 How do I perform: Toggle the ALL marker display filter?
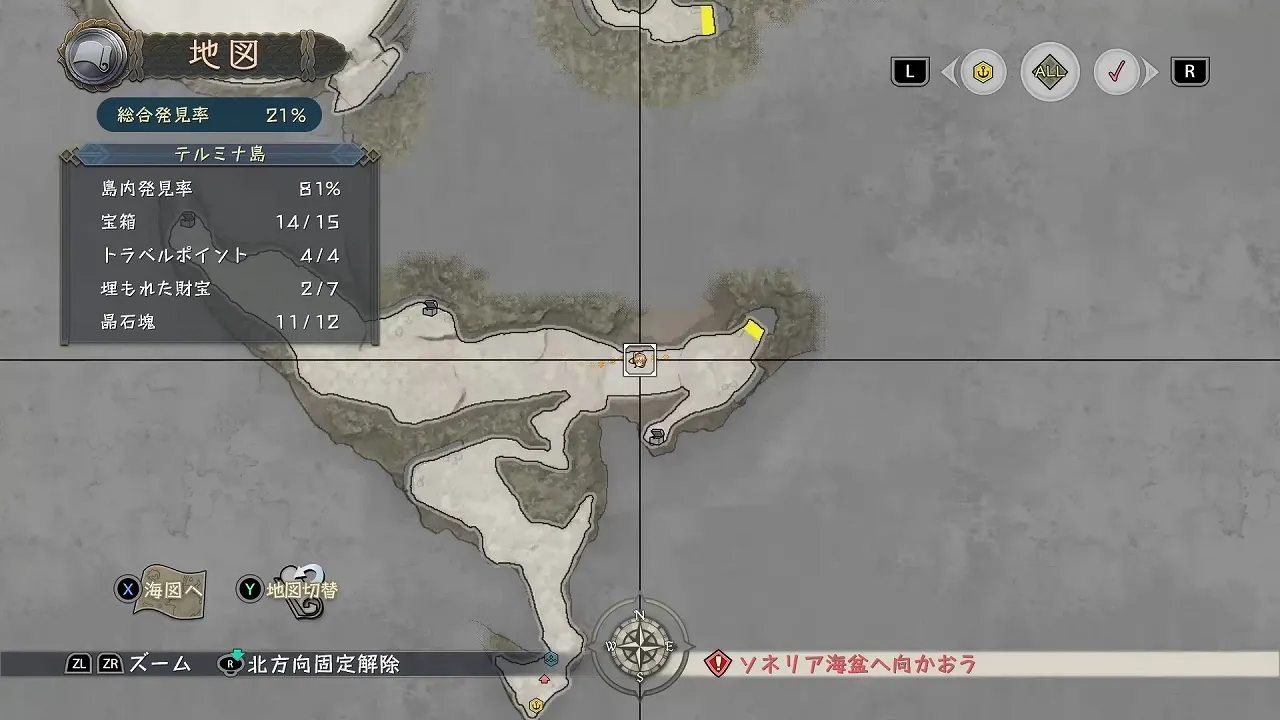pos(1049,71)
